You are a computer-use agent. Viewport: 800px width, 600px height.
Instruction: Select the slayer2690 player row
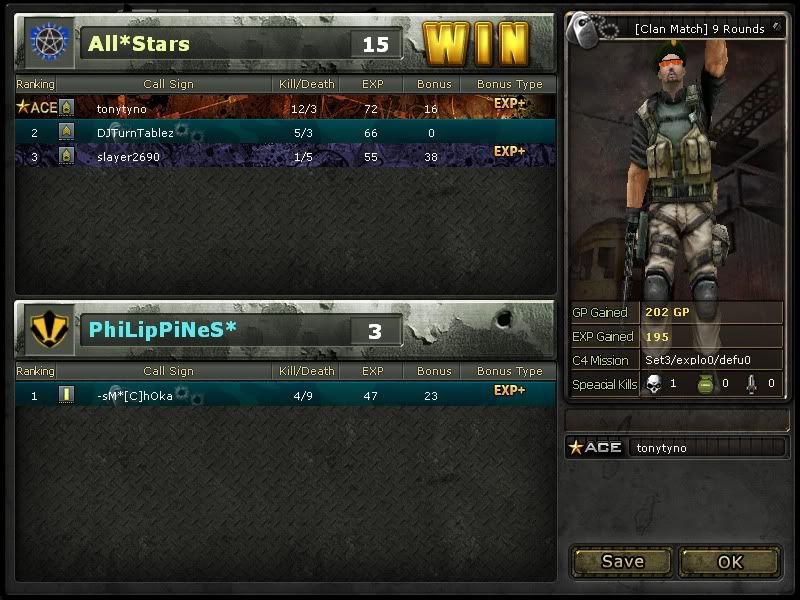click(285, 157)
